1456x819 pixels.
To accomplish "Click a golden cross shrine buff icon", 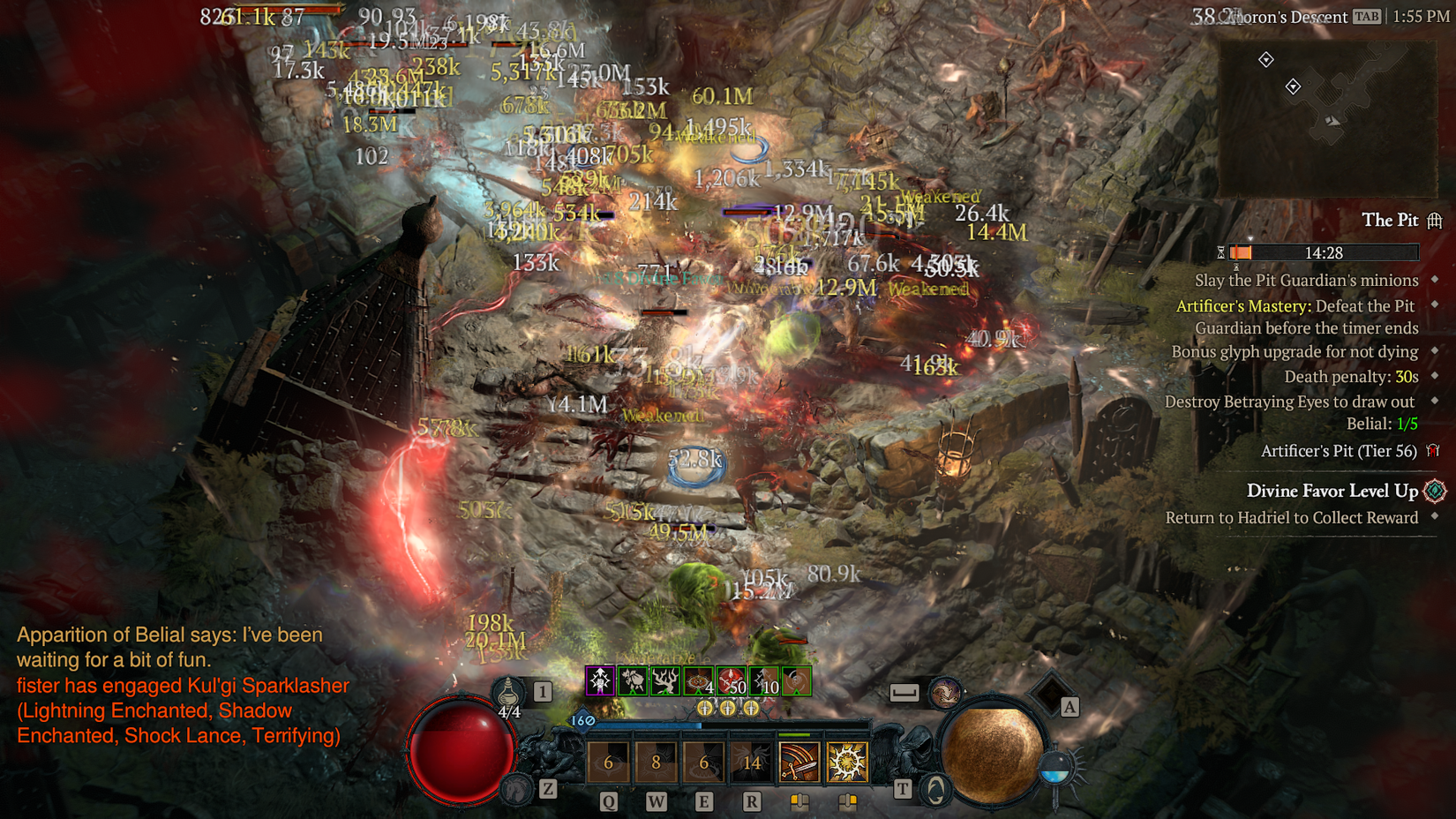I will pyautogui.click(x=704, y=708).
